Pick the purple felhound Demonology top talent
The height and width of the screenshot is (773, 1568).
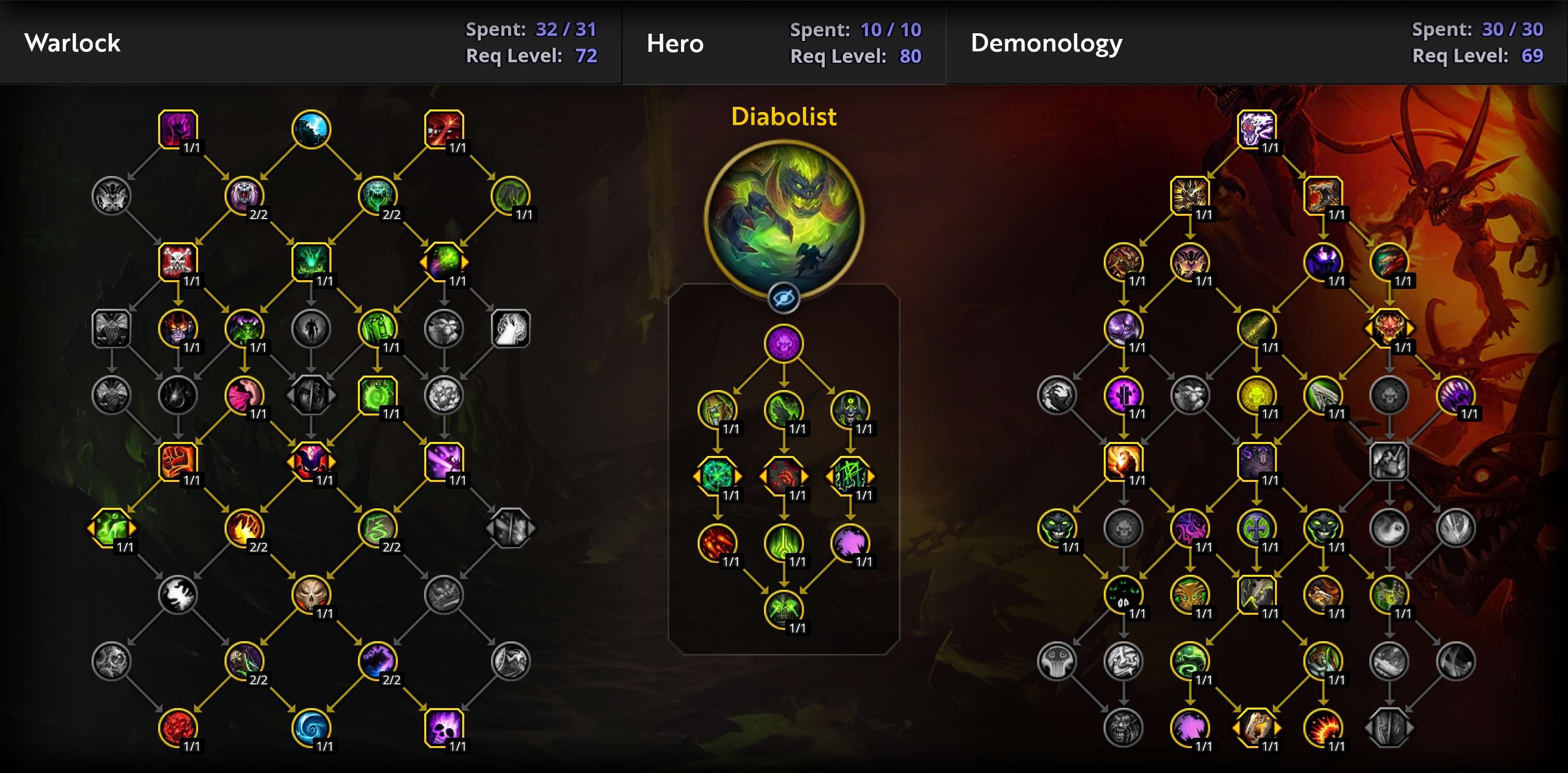[x=1256, y=129]
